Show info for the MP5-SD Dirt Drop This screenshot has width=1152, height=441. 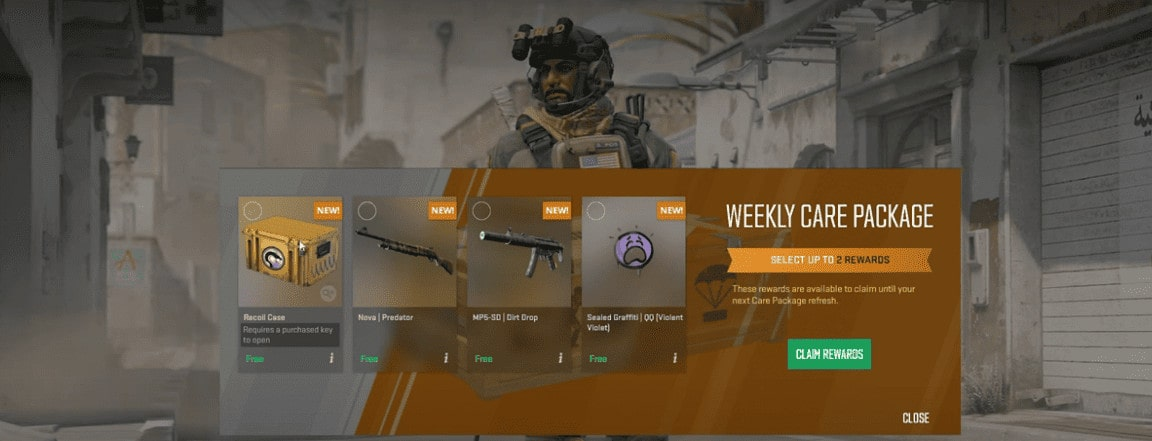[560, 358]
